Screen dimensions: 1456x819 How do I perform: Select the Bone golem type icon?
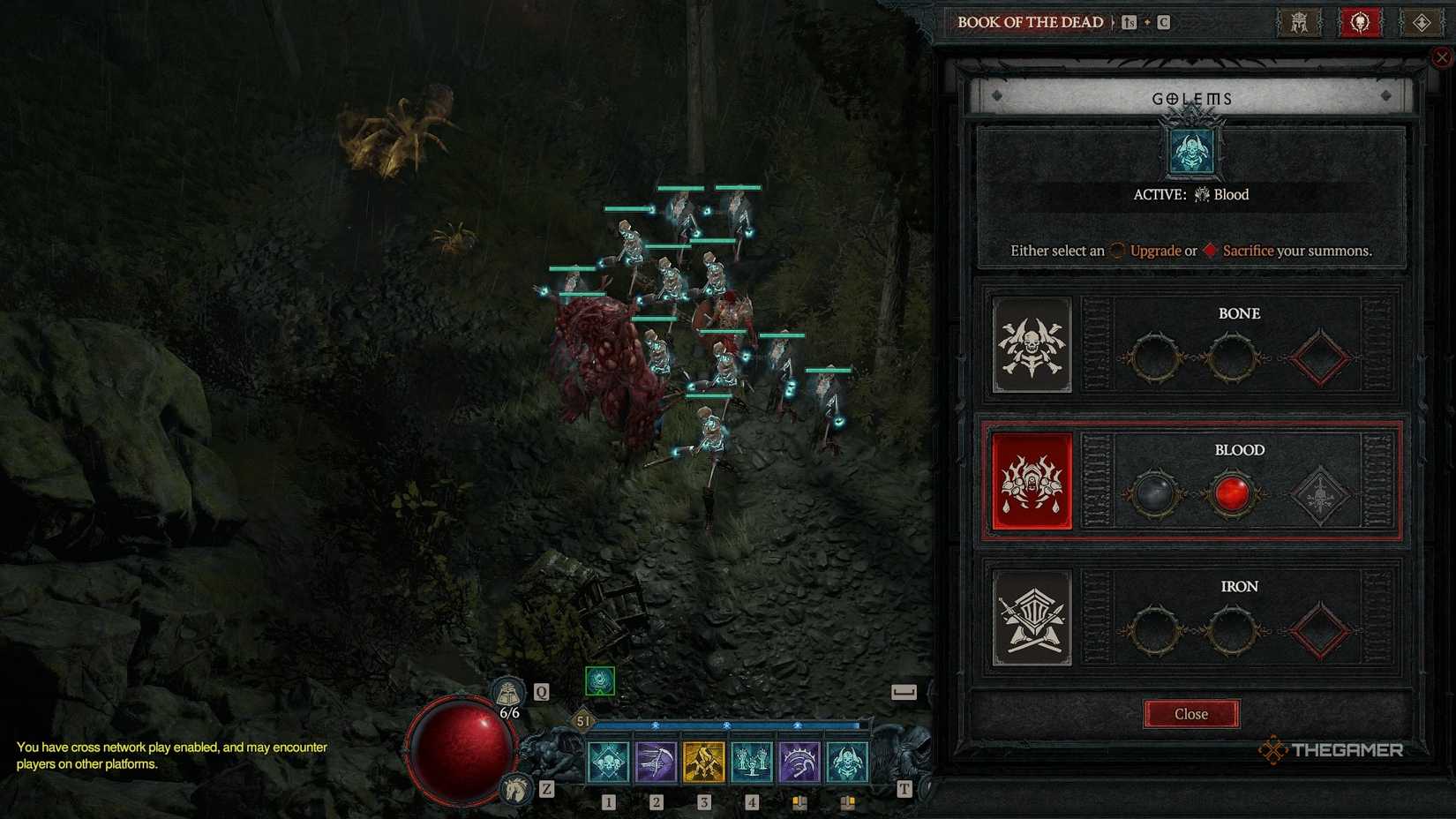click(x=1031, y=344)
